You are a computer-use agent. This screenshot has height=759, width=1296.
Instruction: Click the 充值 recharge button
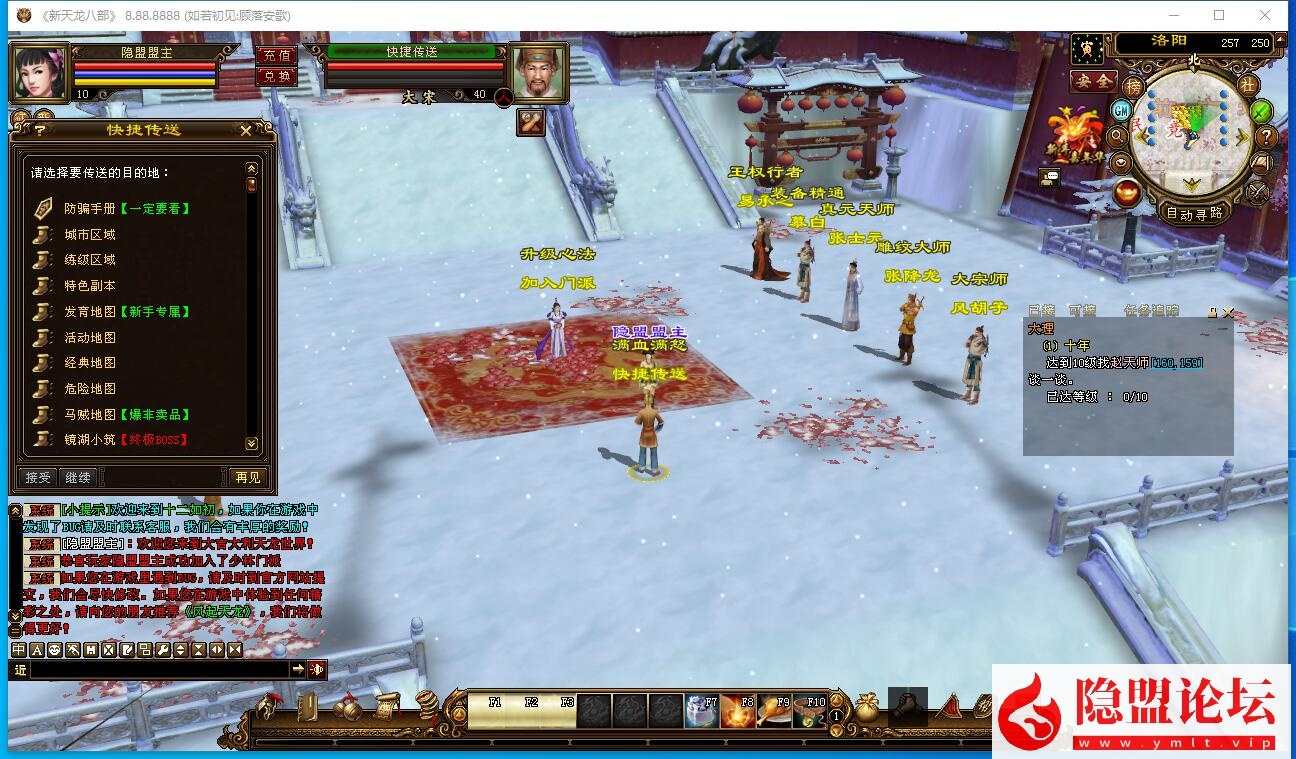point(276,55)
